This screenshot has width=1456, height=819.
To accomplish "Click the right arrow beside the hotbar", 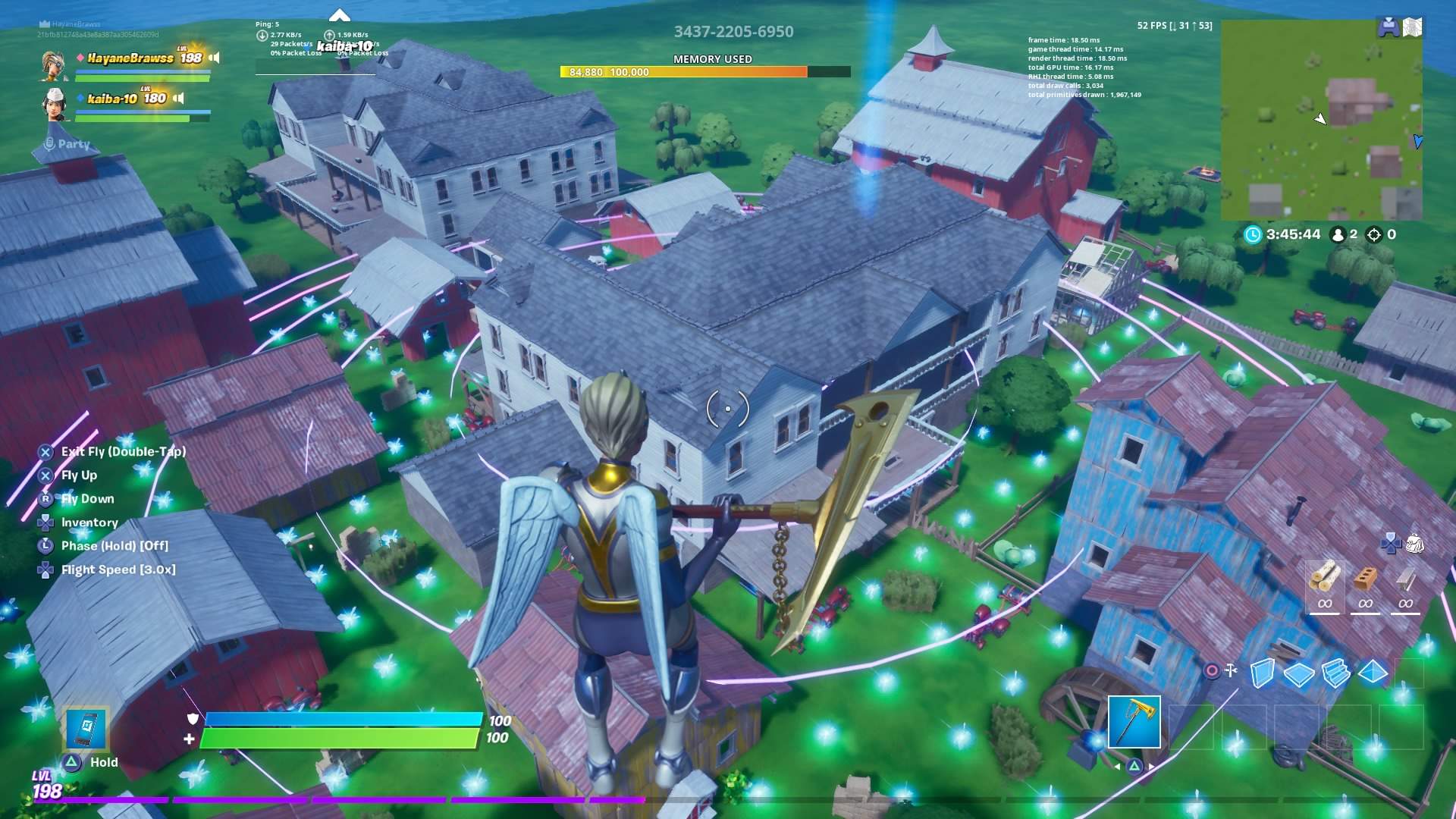I will click(1151, 767).
